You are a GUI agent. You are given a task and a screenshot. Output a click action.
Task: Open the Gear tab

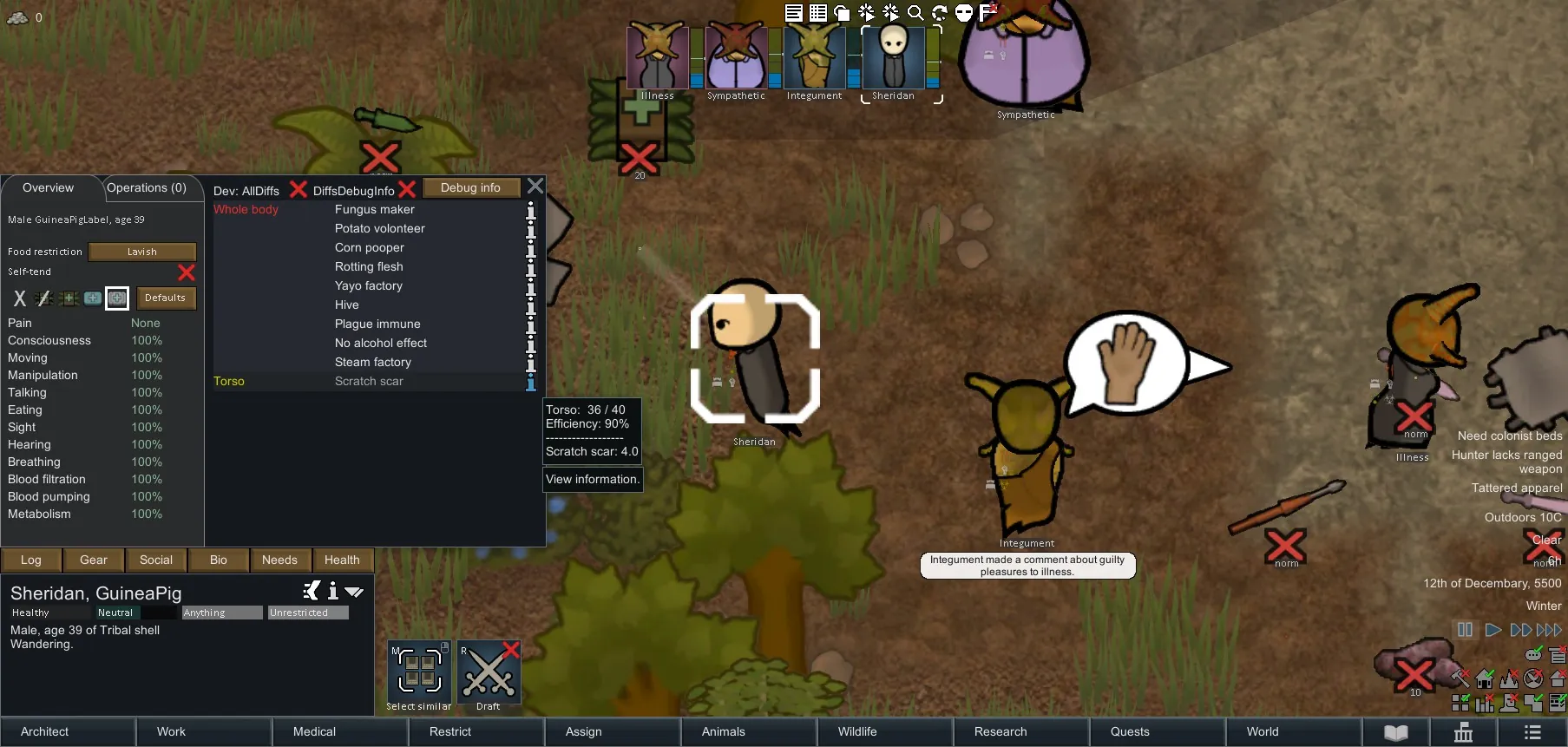pos(94,560)
